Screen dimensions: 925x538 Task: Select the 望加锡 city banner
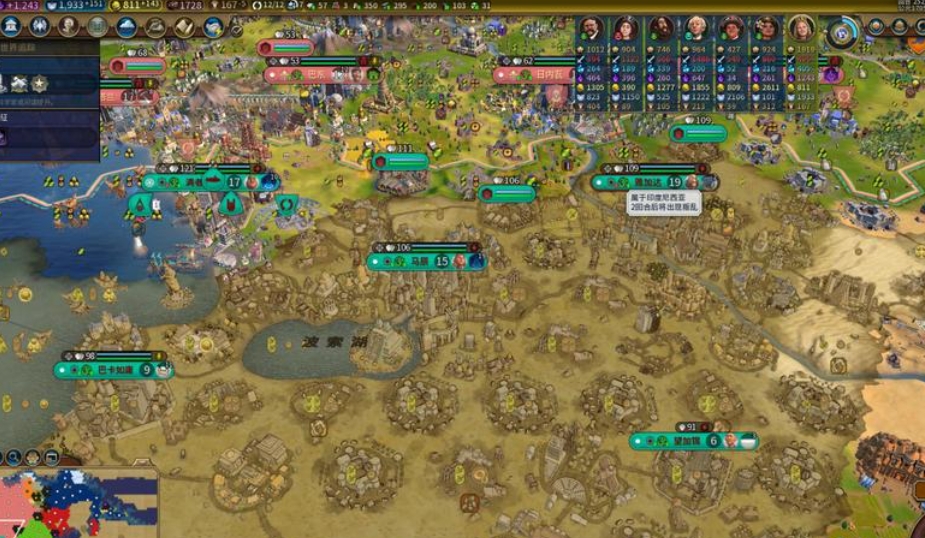point(692,441)
